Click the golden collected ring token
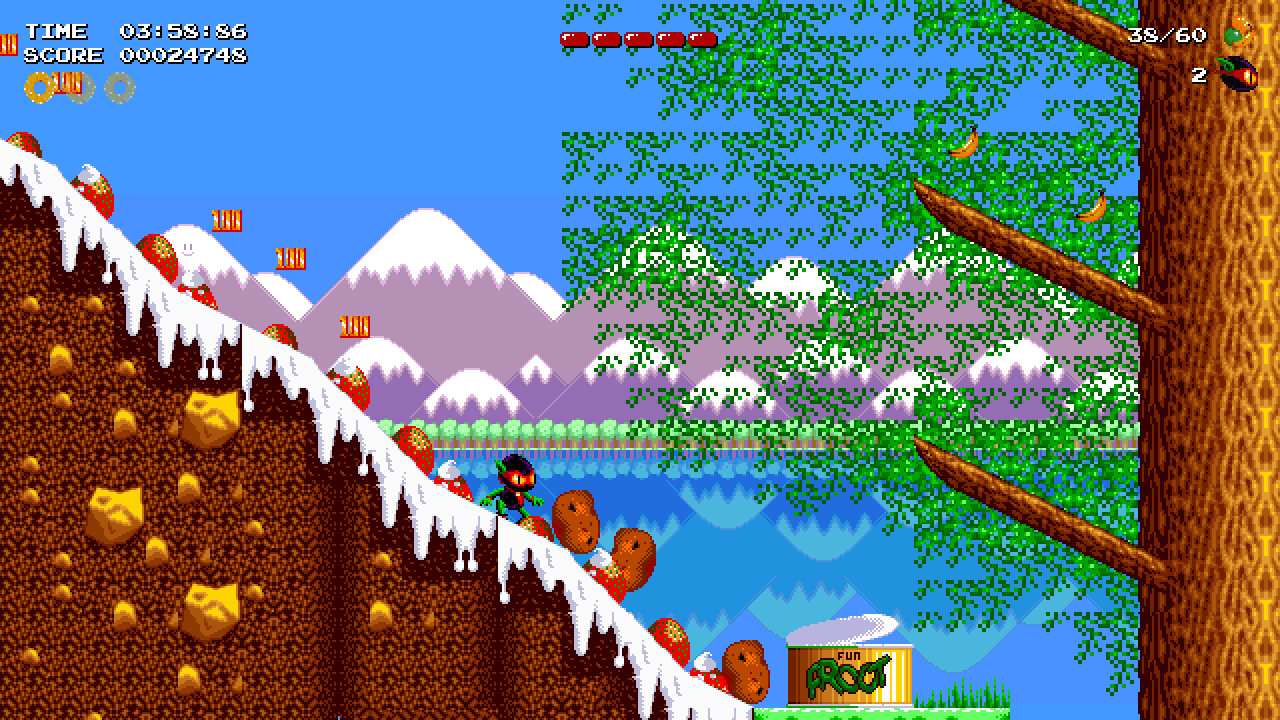The width and height of the screenshot is (1280, 720). 40,88
